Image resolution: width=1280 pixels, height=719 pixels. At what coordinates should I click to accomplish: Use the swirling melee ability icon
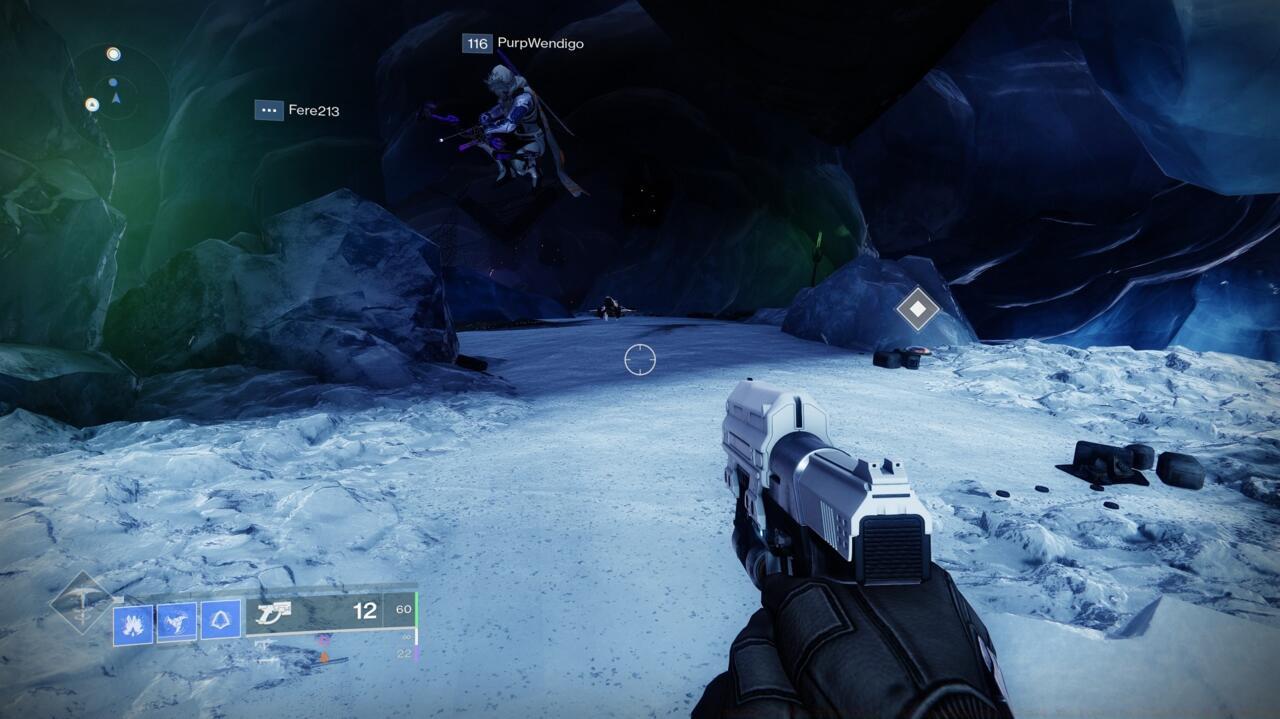click(x=177, y=621)
